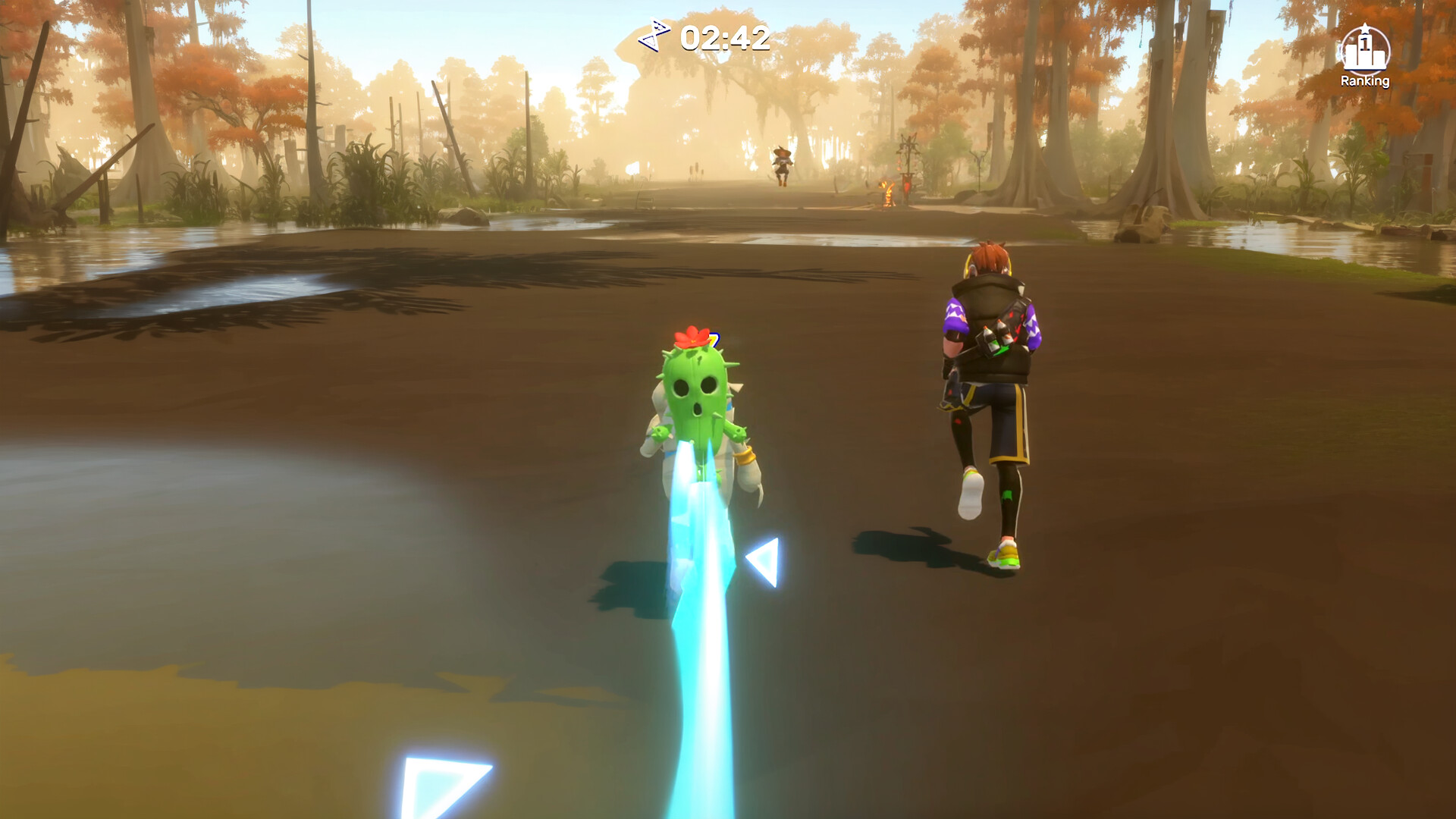
Task: Click the burning torch marker near the path
Action: click(889, 193)
